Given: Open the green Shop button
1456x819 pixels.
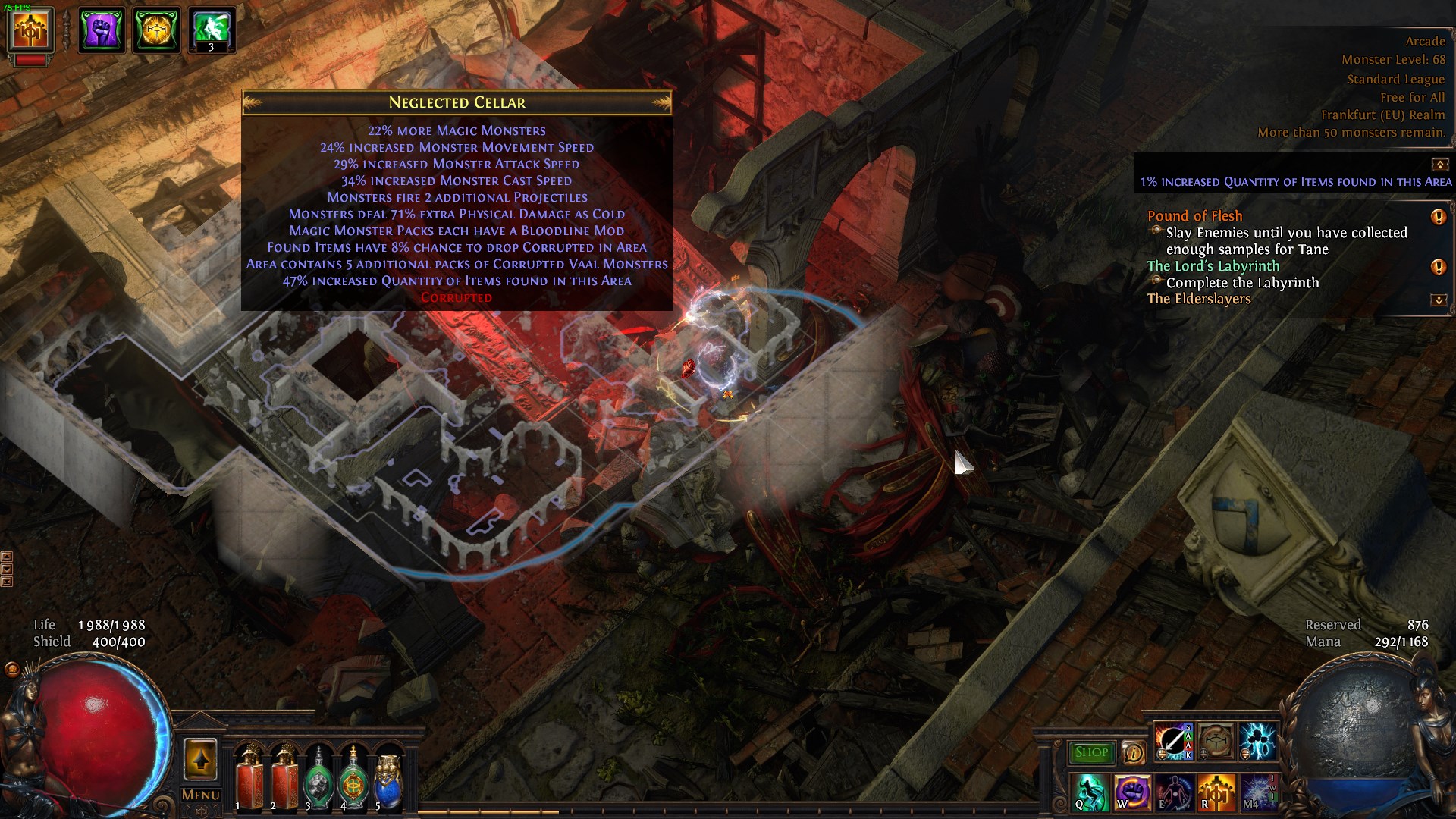Looking at the screenshot, I should pyautogui.click(x=1091, y=752).
